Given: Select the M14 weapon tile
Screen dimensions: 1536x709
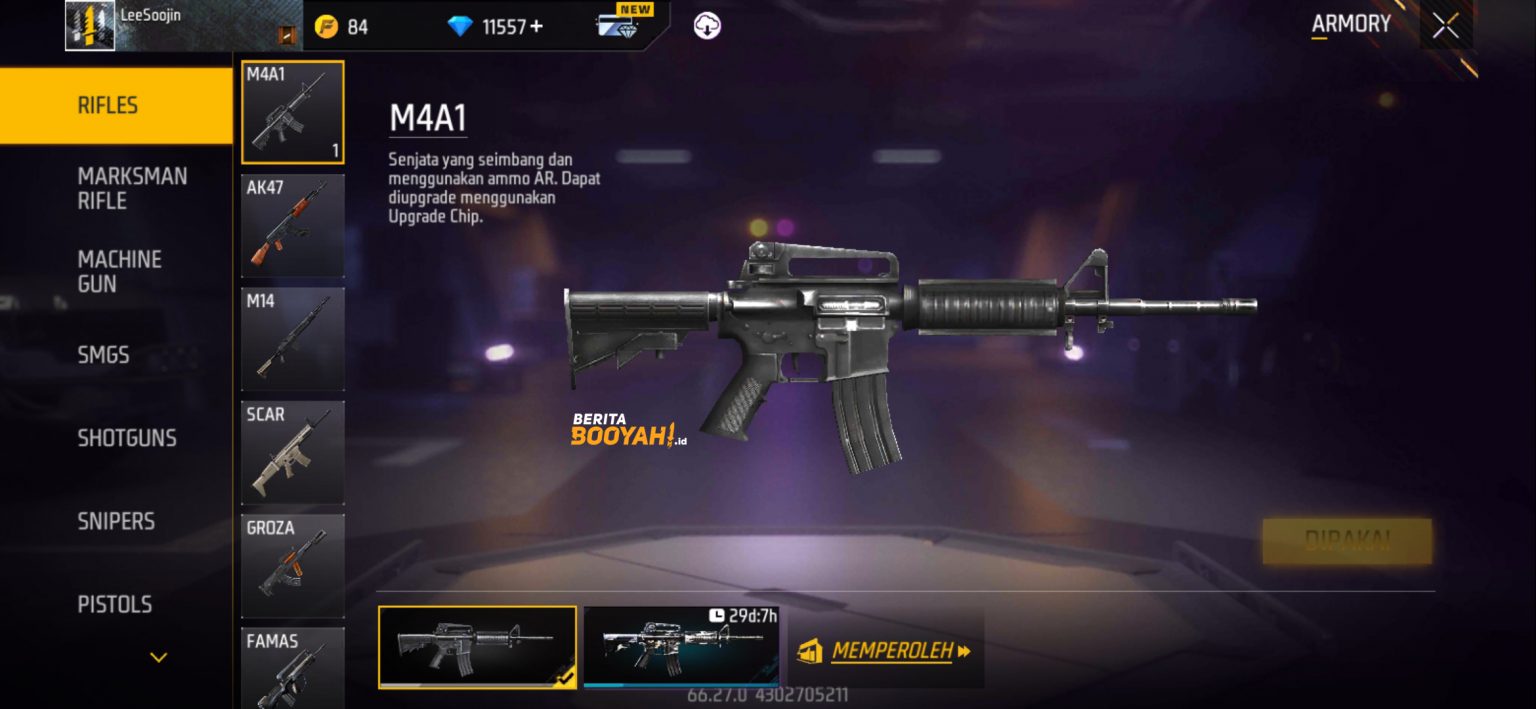Looking at the screenshot, I should pyautogui.click(x=293, y=339).
